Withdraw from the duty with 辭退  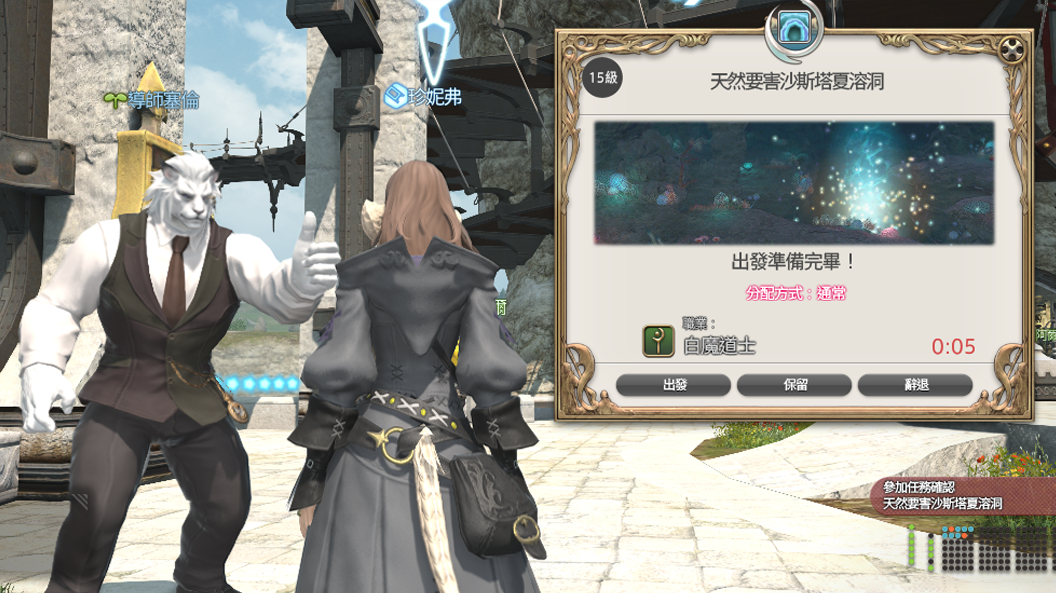click(x=915, y=385)
